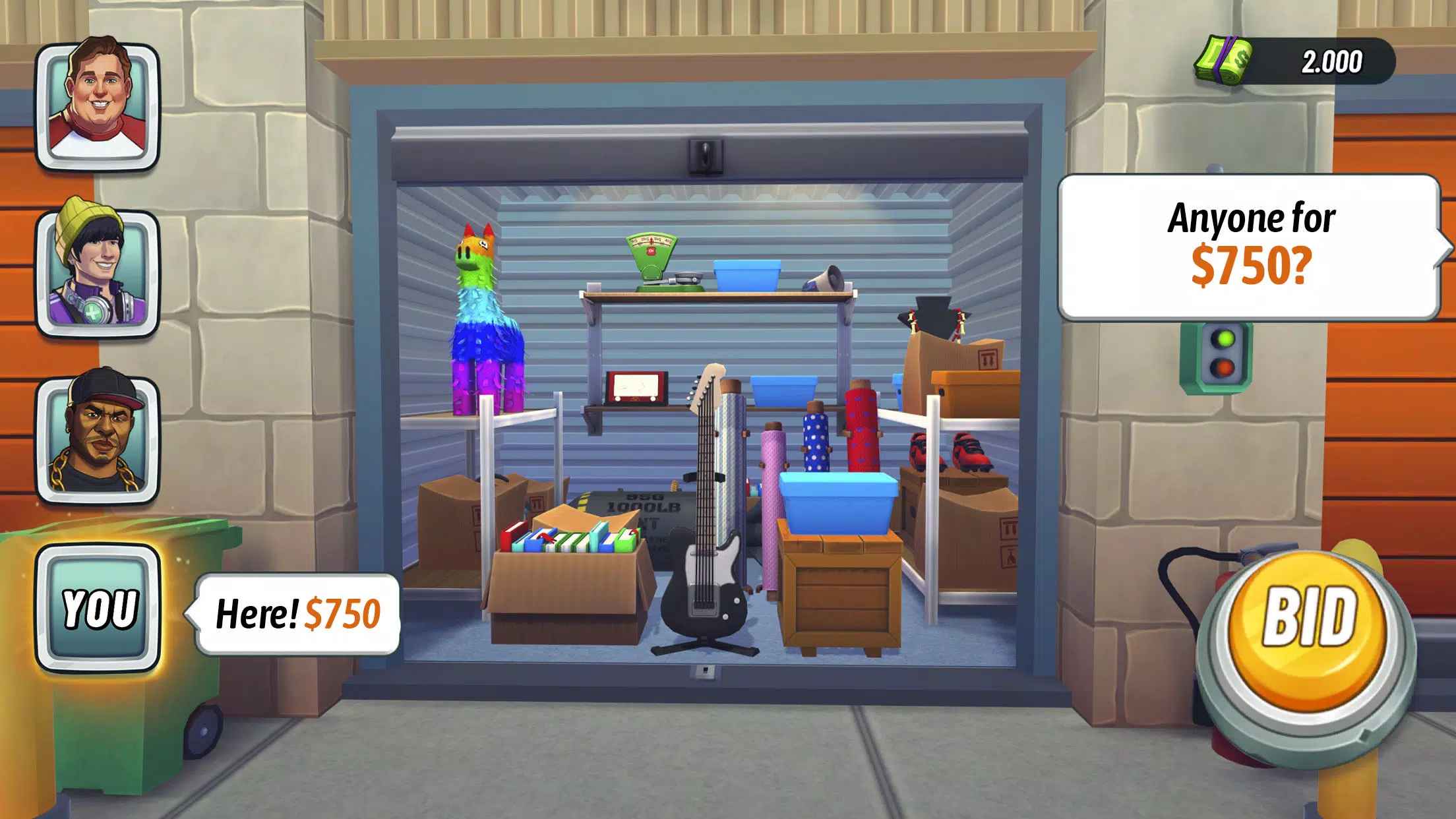Select the first bidder's avatar portrait
The height and width of the screenshot is (819, 1456).
pyautogui.click(x=99, y=106)
